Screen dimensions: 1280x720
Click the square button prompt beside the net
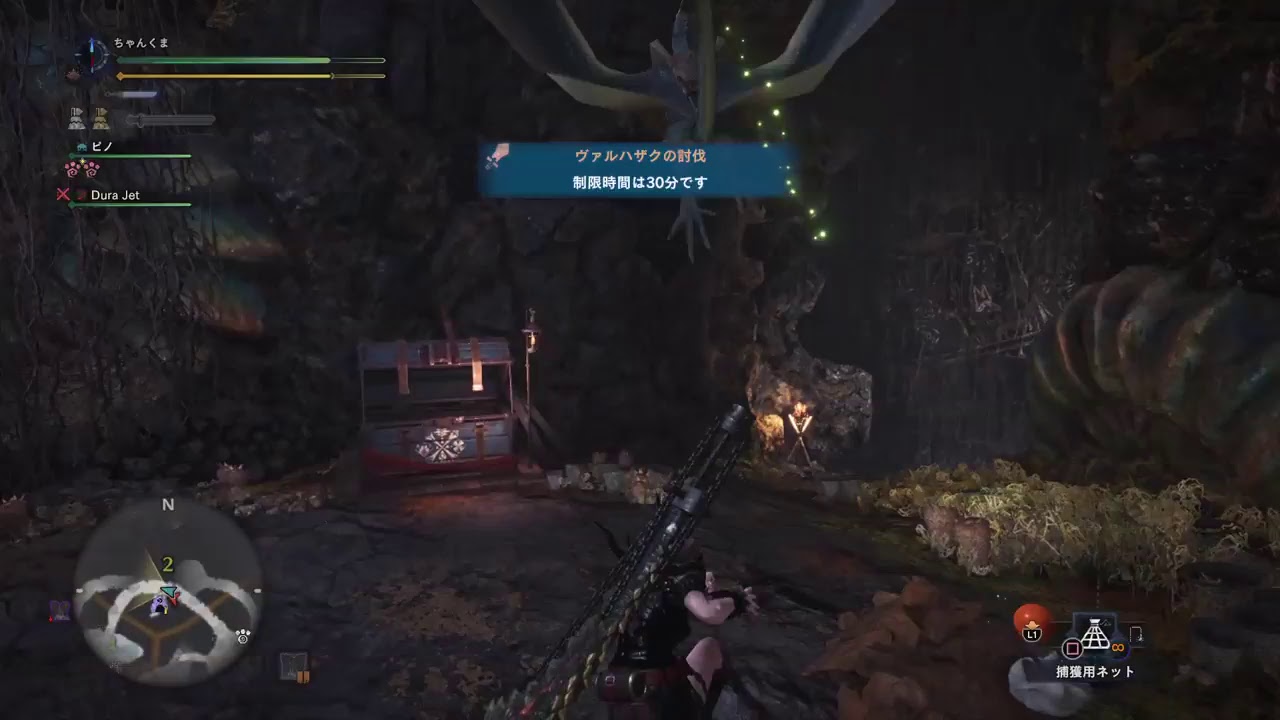coord(1072,649)
